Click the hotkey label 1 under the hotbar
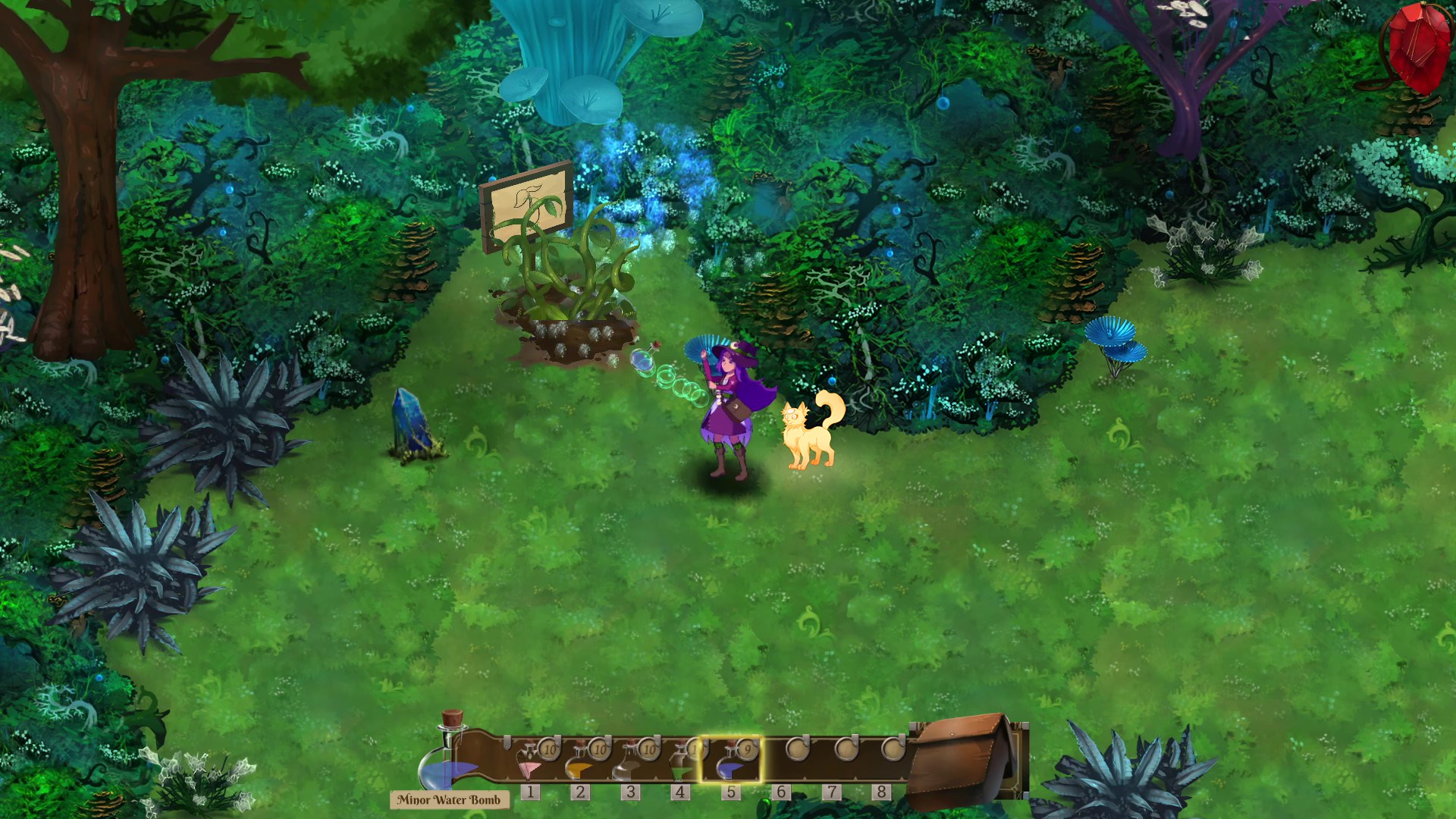The image size is (1456, 819). [531, 791]
